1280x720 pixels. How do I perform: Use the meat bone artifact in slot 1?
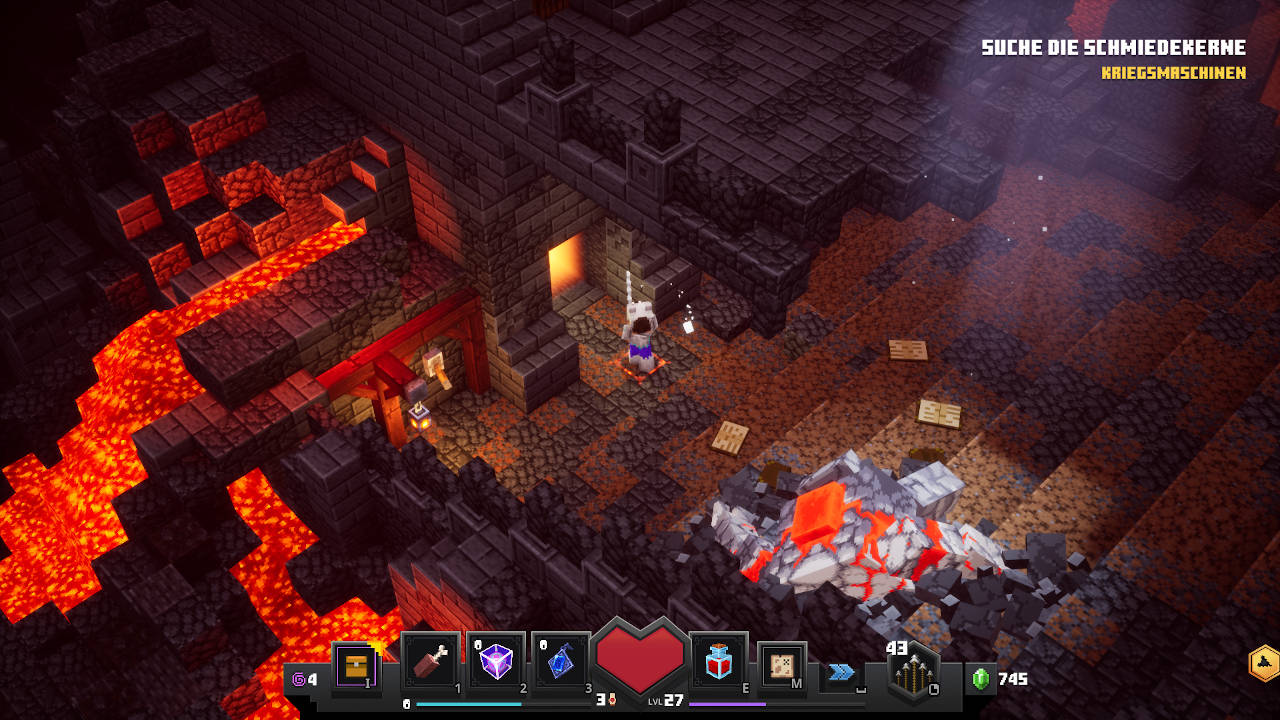[431, 661]
